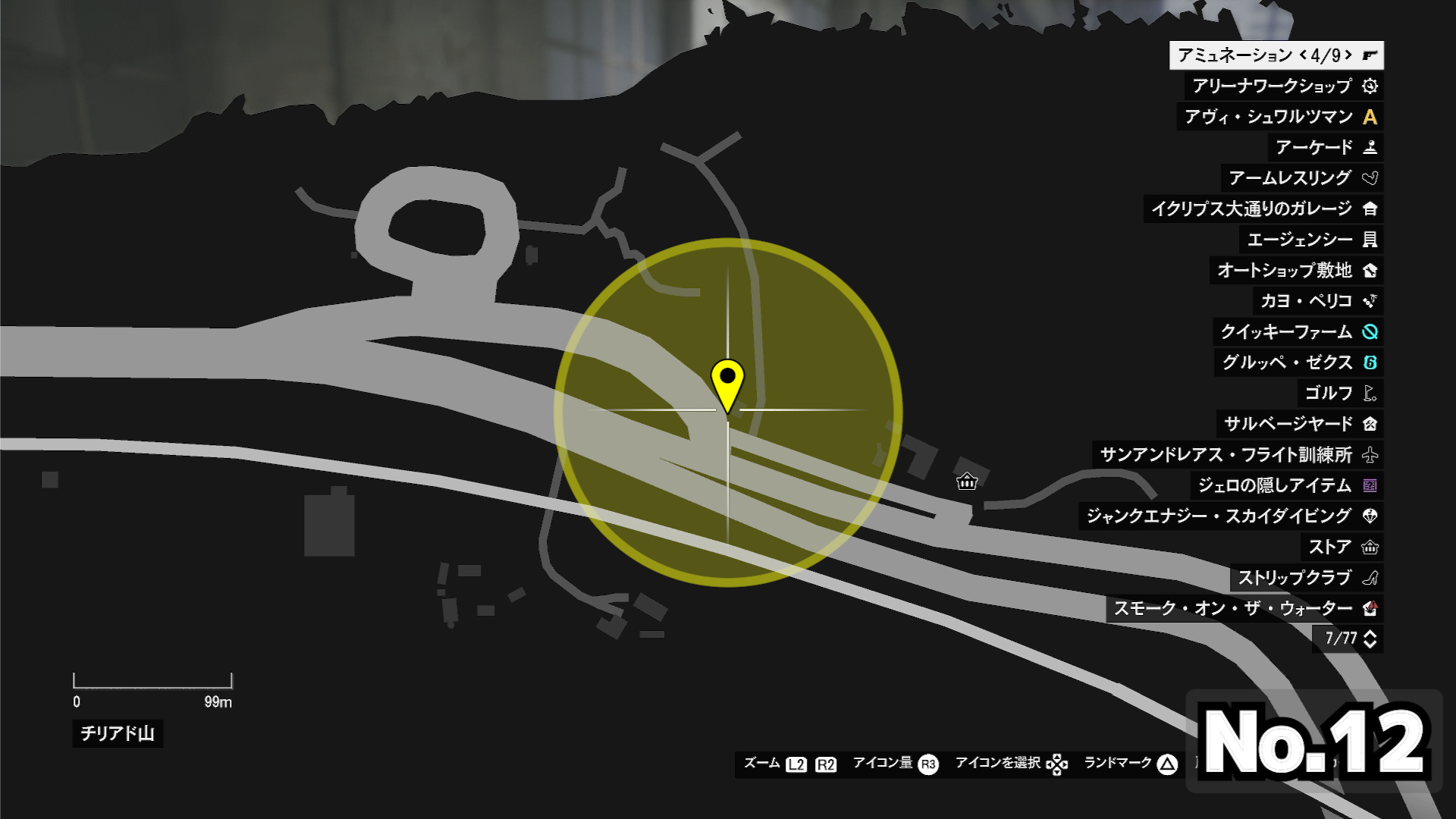Image resolution: width=1456 pixels, height=819 pixels.
Task: Choose スモーク・オン・ザ・ウォーター entry
Action: pos(1244,608)
